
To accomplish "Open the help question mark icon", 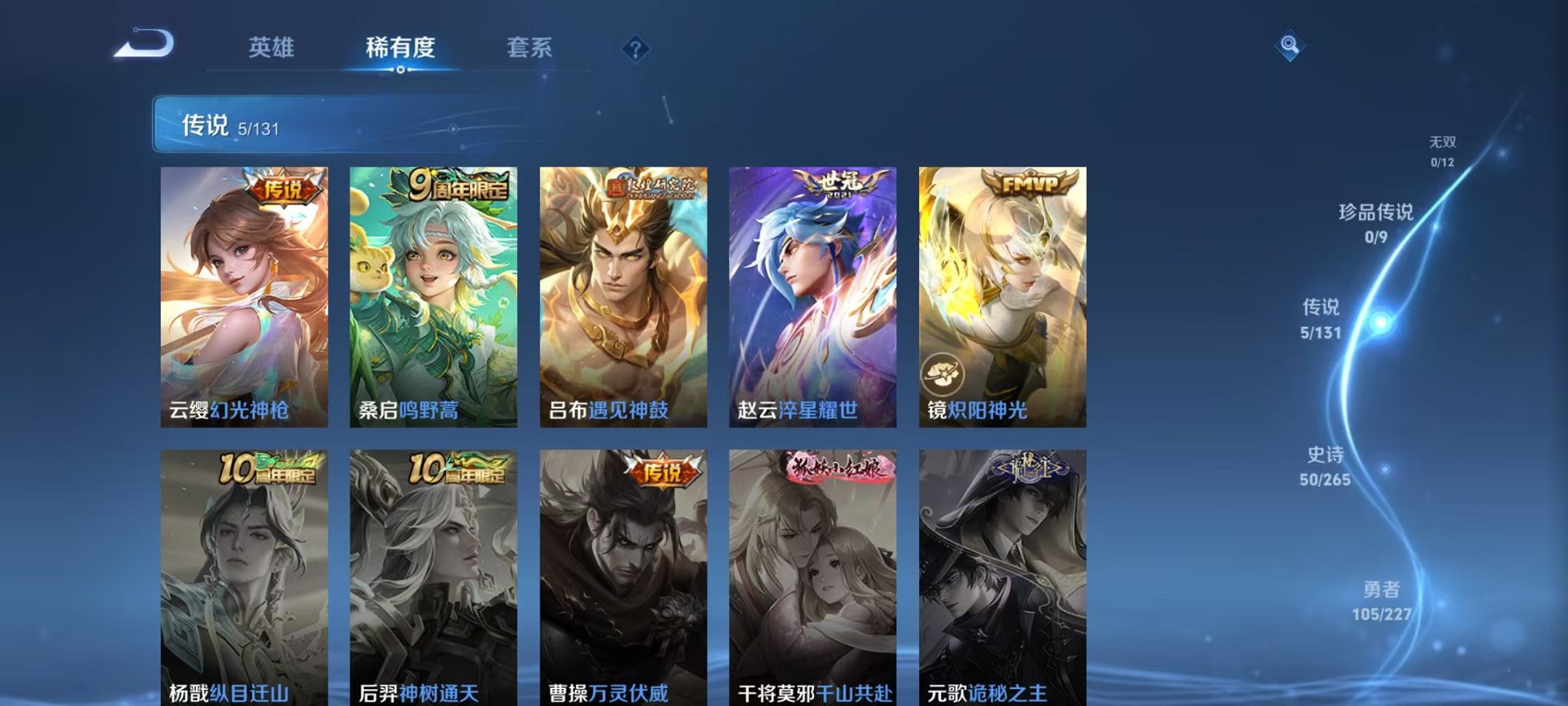I will point(635,49).
